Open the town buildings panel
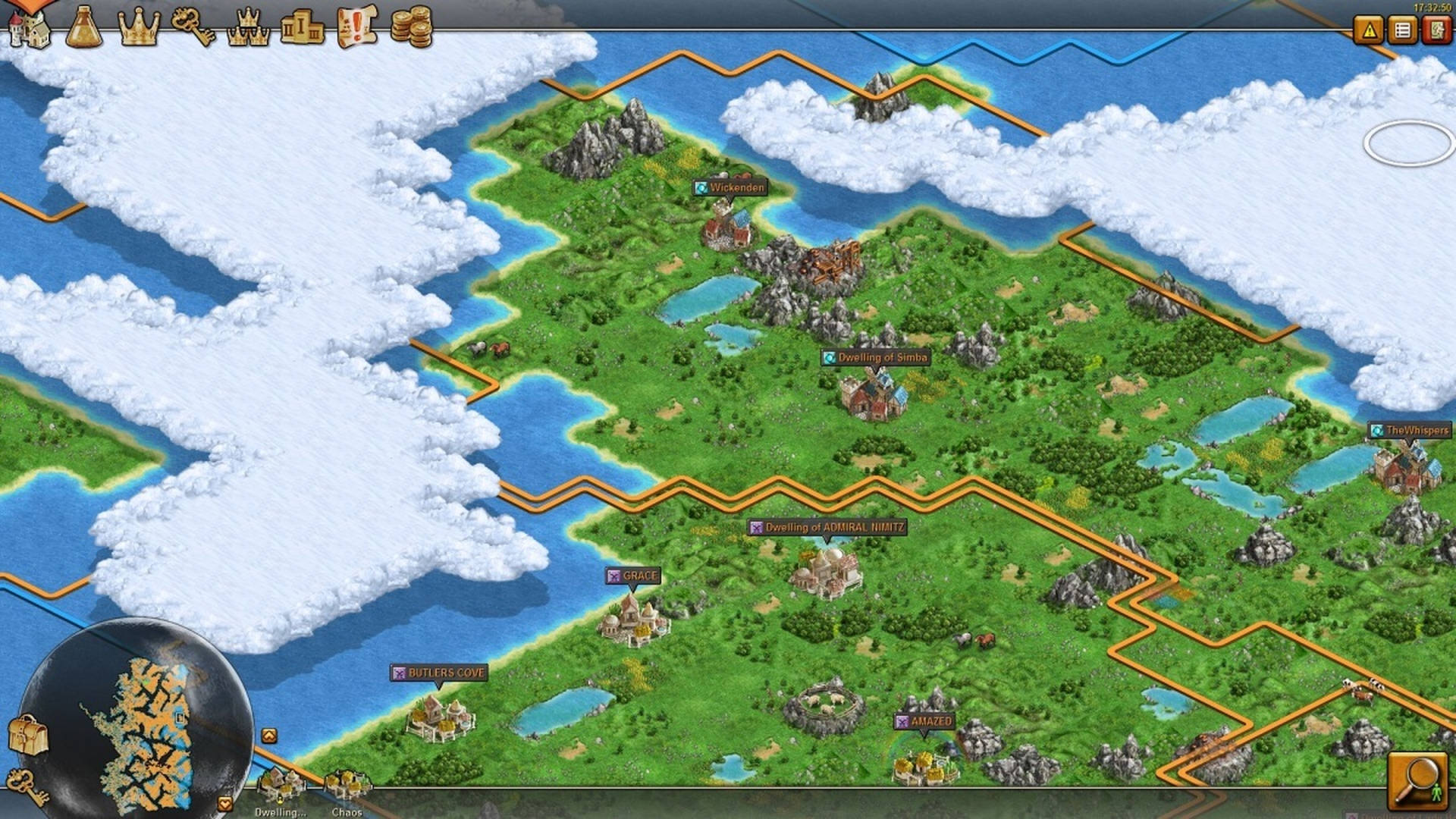The width and height of the screenshot is (1456, 819). 30,27
